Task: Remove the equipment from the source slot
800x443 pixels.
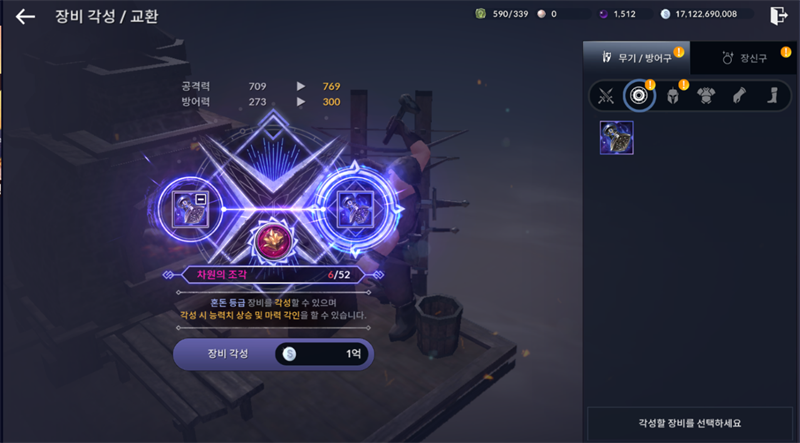Action: pyautogui.click(x=201, y=200)
